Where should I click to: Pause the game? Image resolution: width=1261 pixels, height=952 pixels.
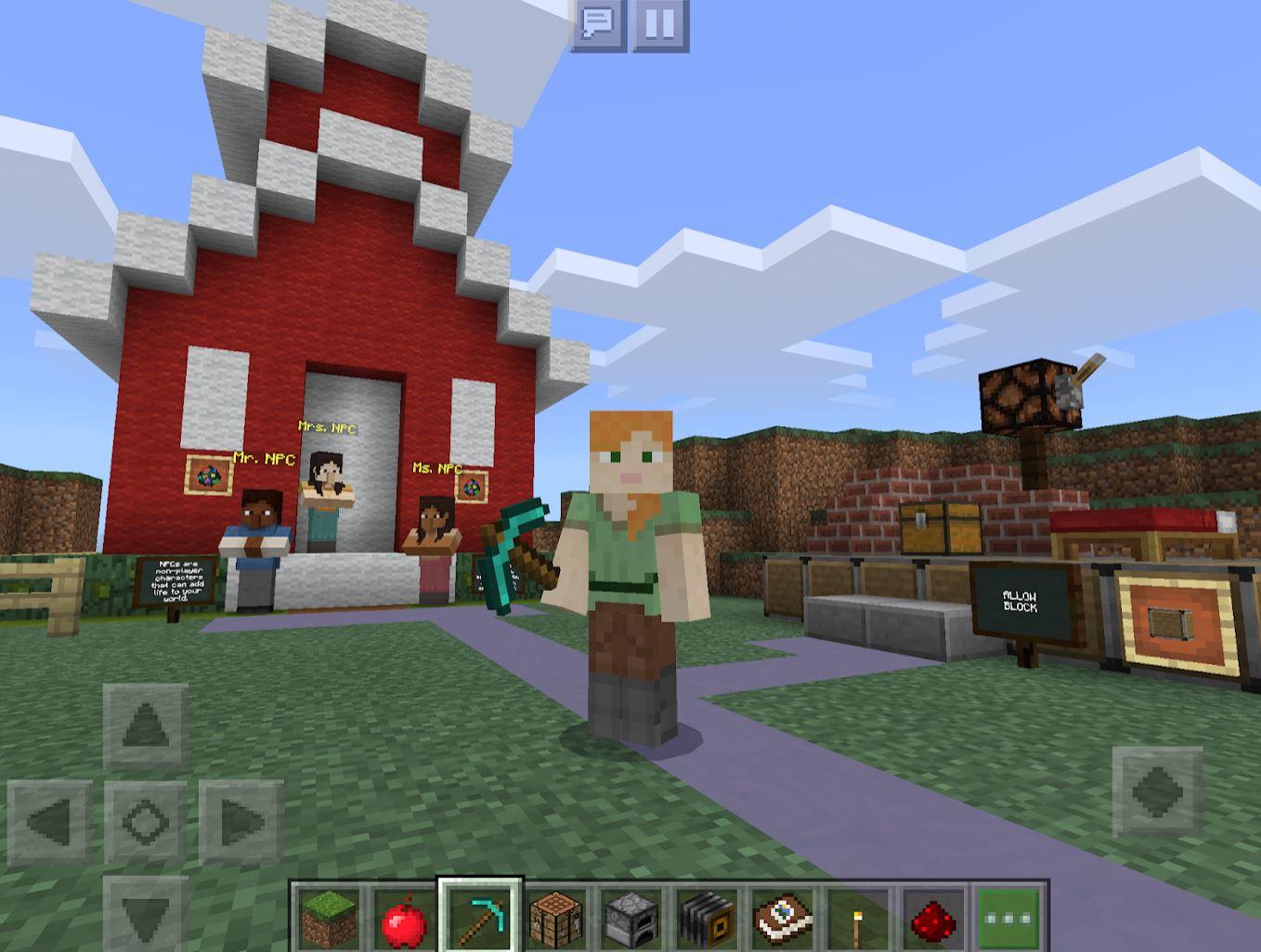[659, 25]
